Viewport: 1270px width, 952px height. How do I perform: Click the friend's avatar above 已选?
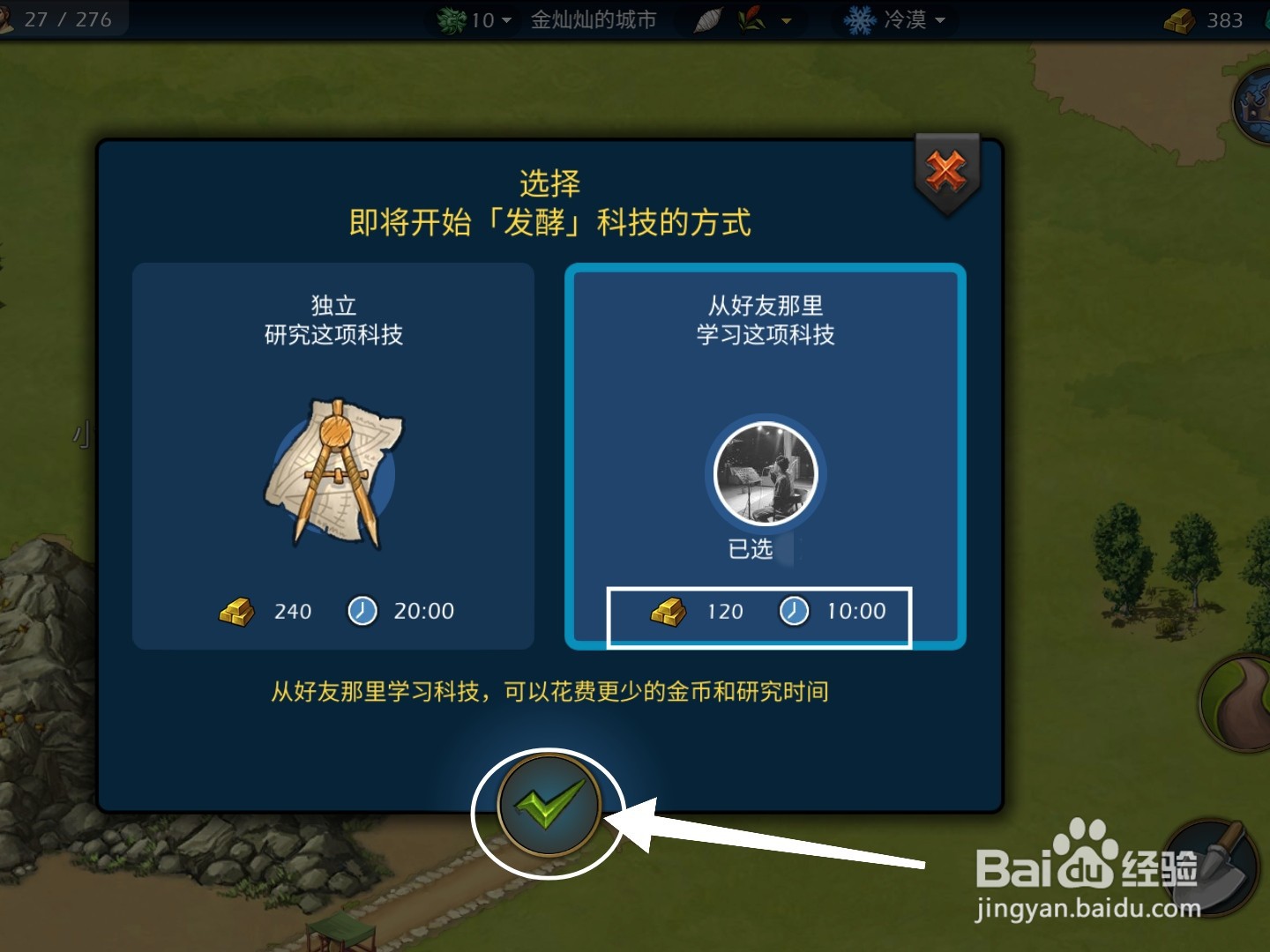tap(764, 473)
